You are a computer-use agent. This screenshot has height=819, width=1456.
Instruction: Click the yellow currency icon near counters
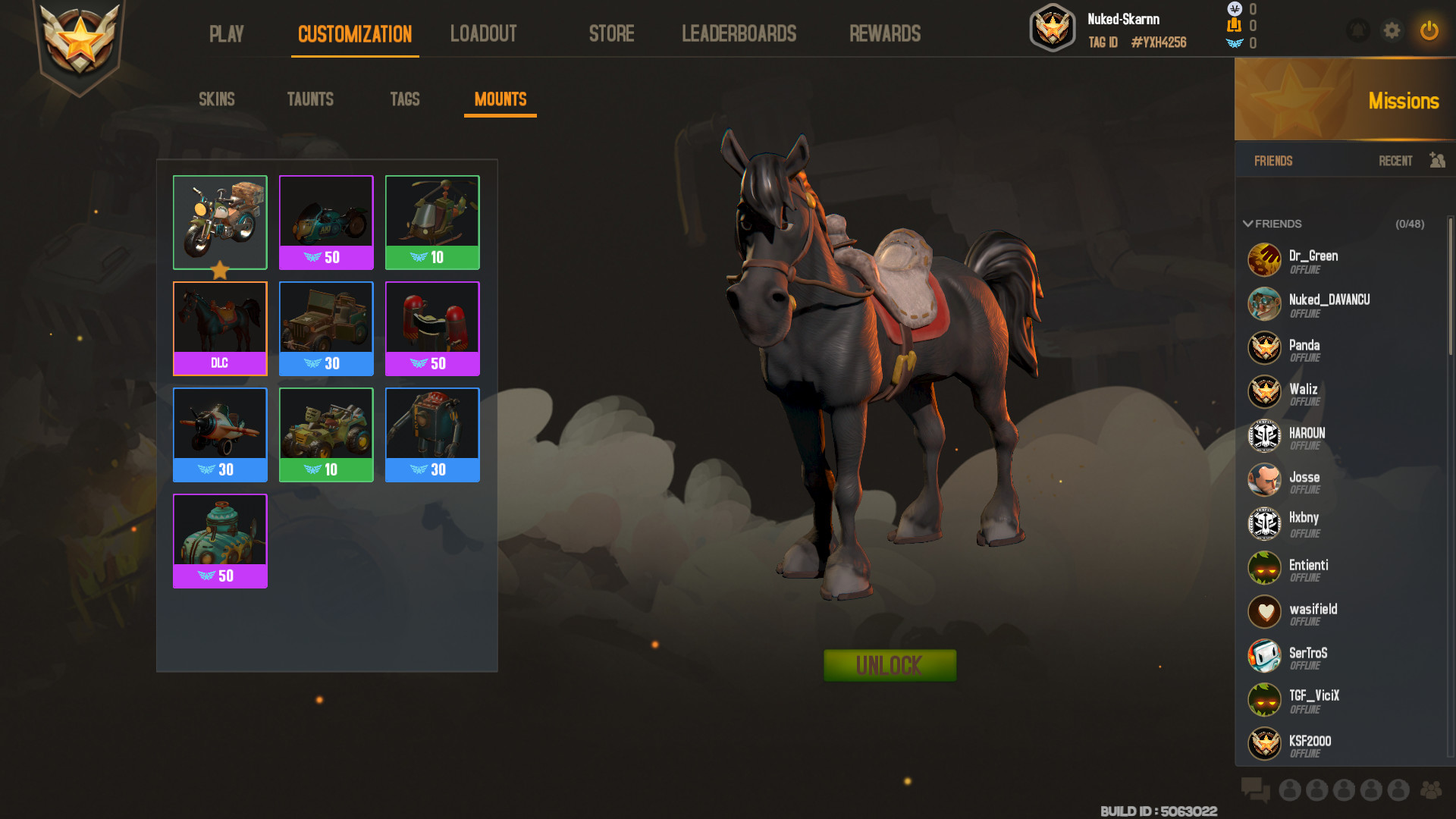pyautogui.click(x=1235, y=26)
